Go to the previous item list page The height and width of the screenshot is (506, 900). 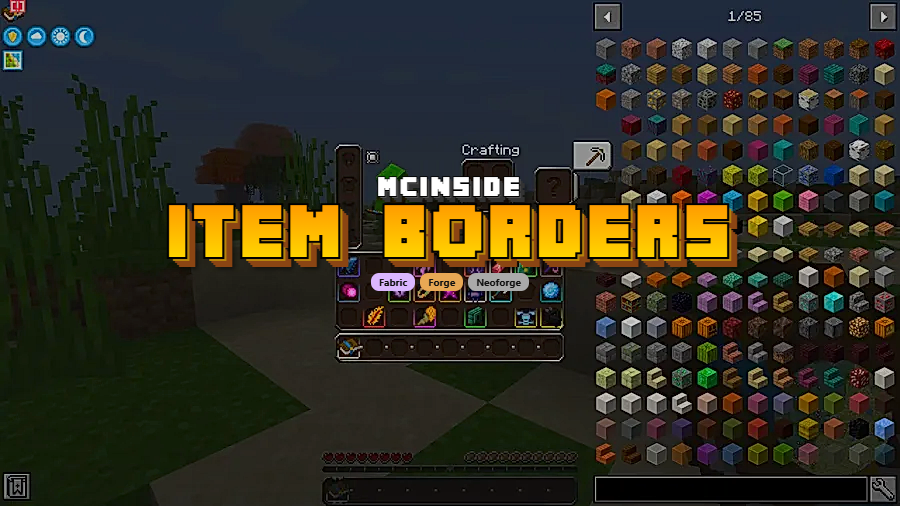tap(608, 16)
